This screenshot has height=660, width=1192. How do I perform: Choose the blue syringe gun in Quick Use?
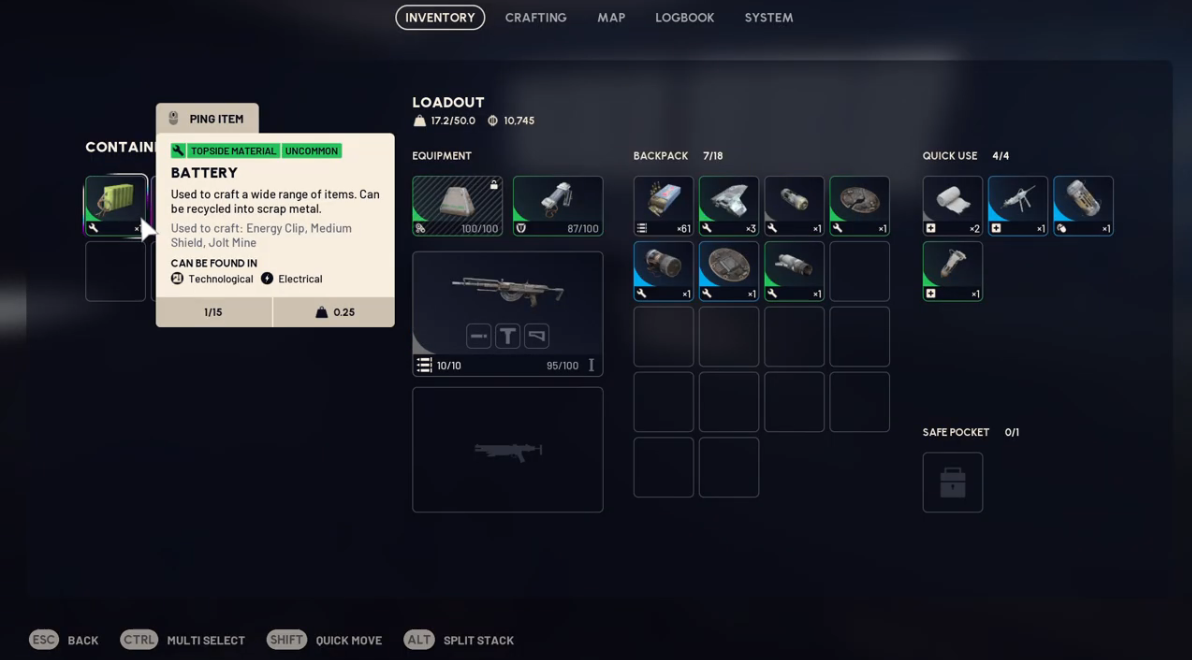[x=1018, y=206]
